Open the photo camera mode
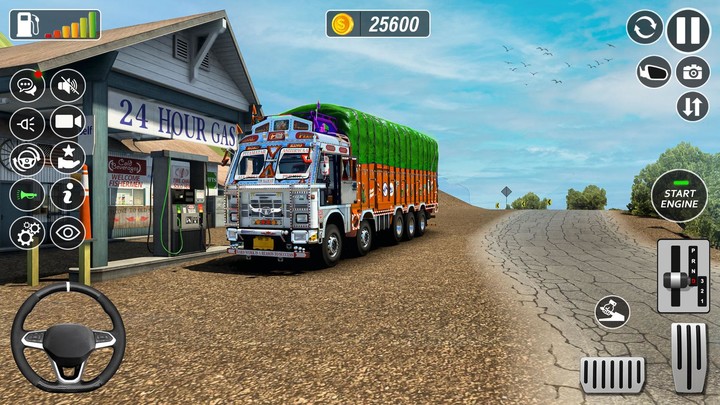 692,72
